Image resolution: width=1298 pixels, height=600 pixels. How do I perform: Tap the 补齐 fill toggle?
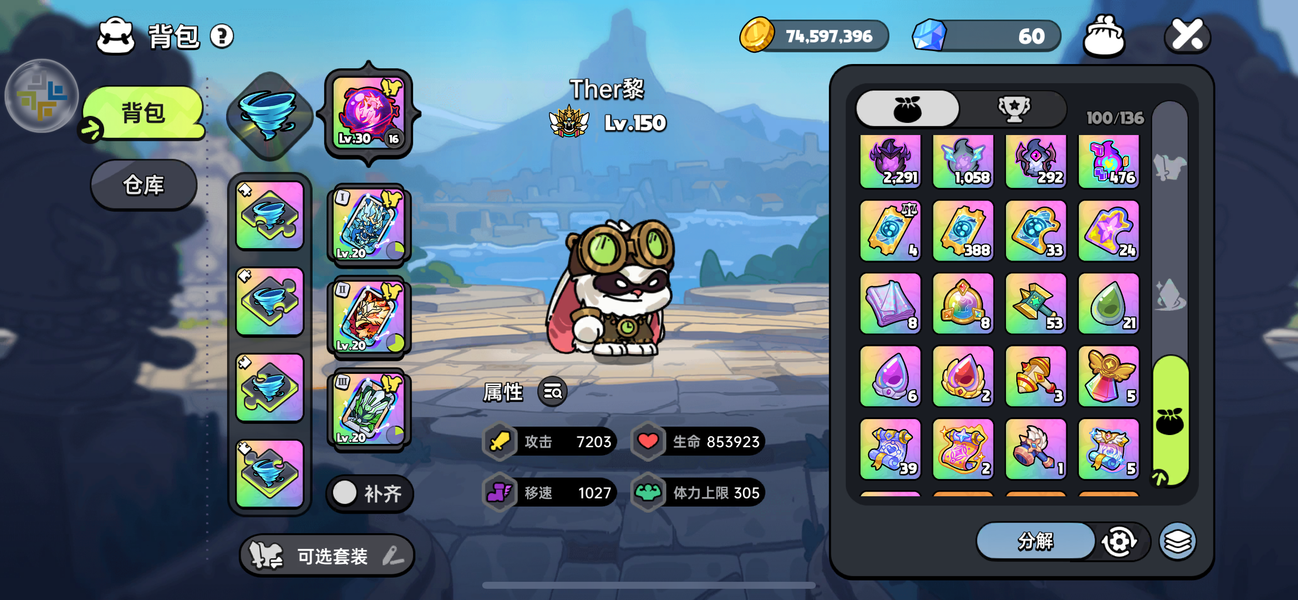(x=369, y=493)
